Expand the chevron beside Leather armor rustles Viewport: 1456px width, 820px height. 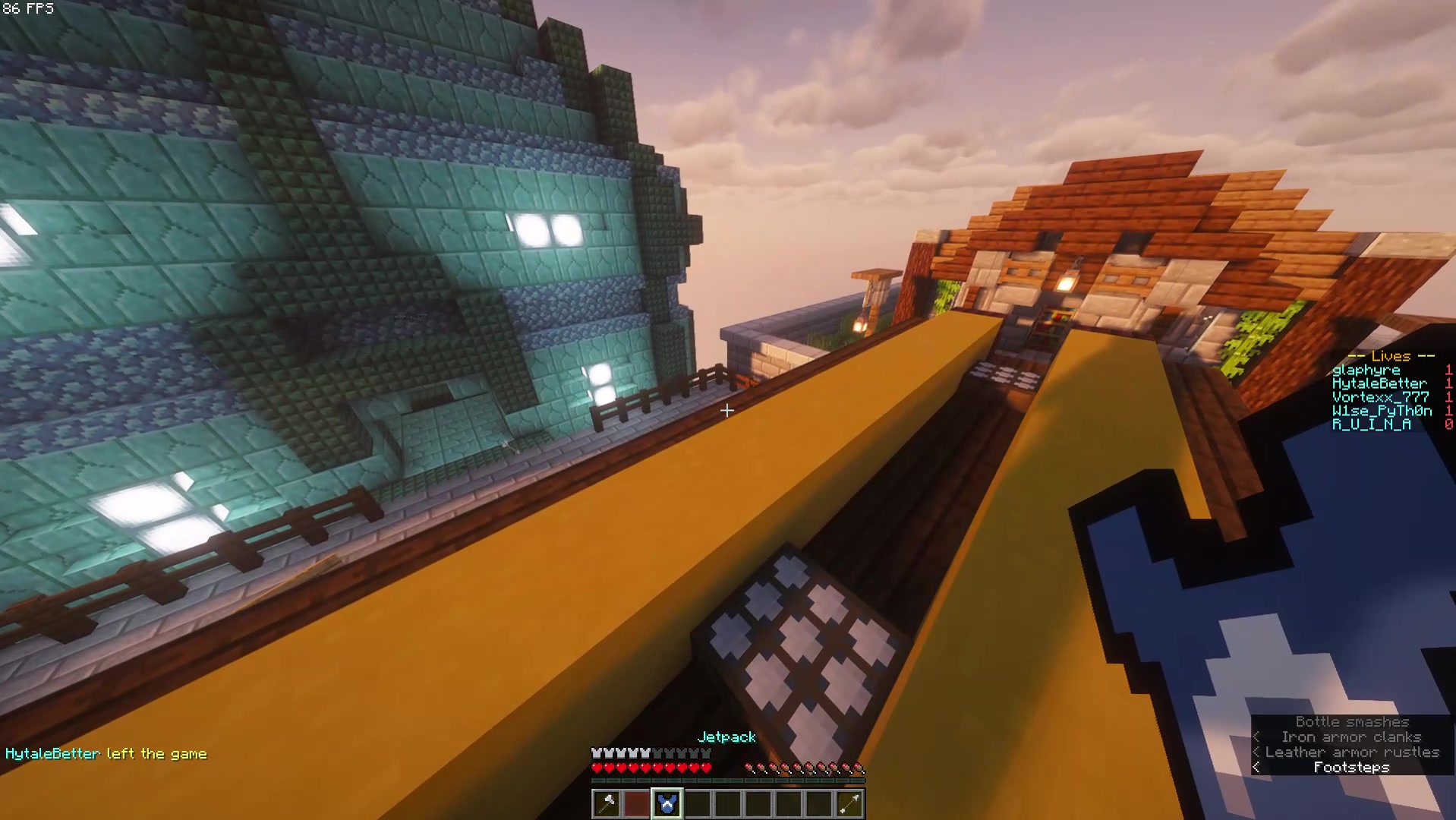[x=1256, y=752]
